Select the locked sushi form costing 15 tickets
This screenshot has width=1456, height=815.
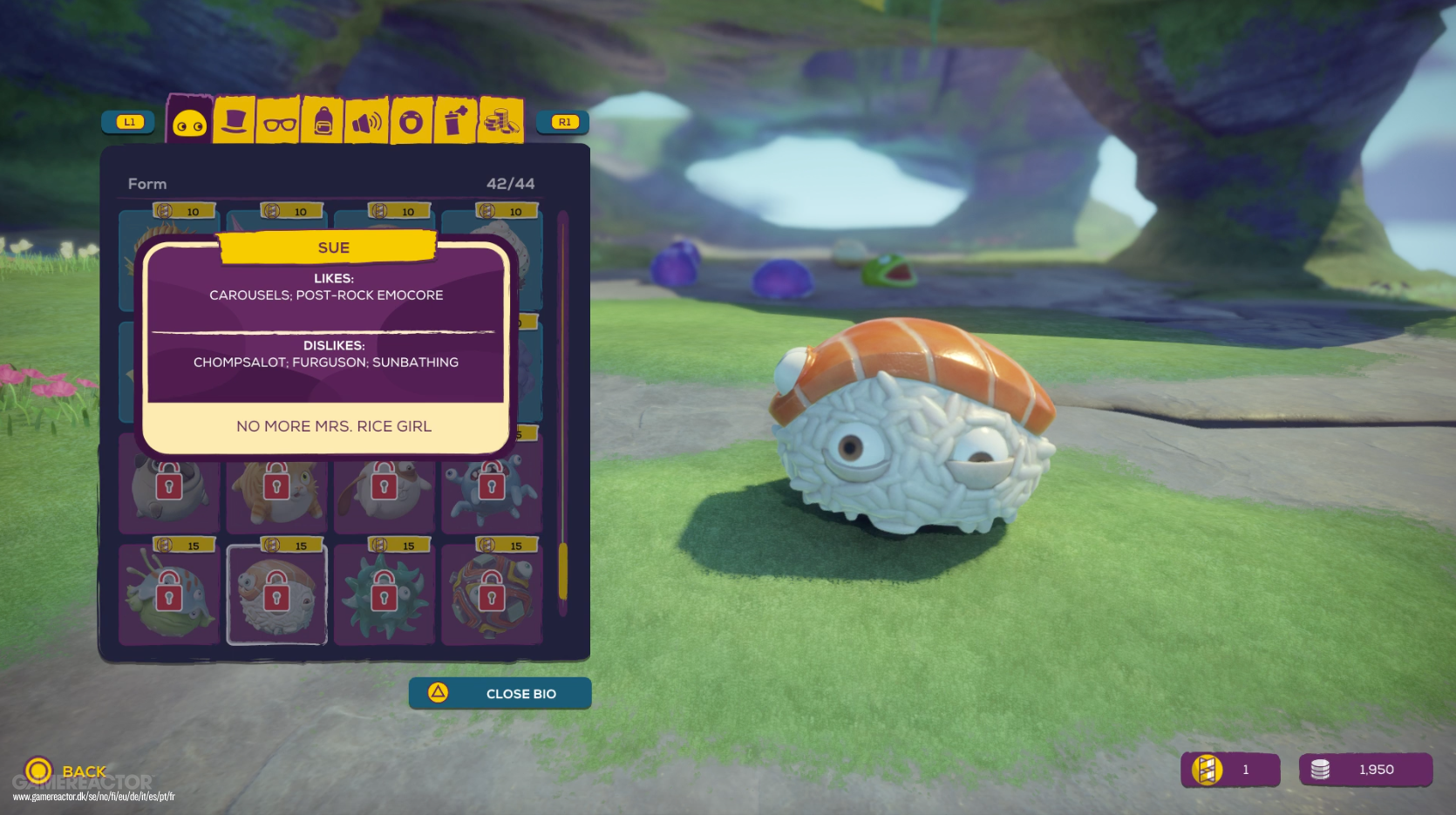pos(277,595)
